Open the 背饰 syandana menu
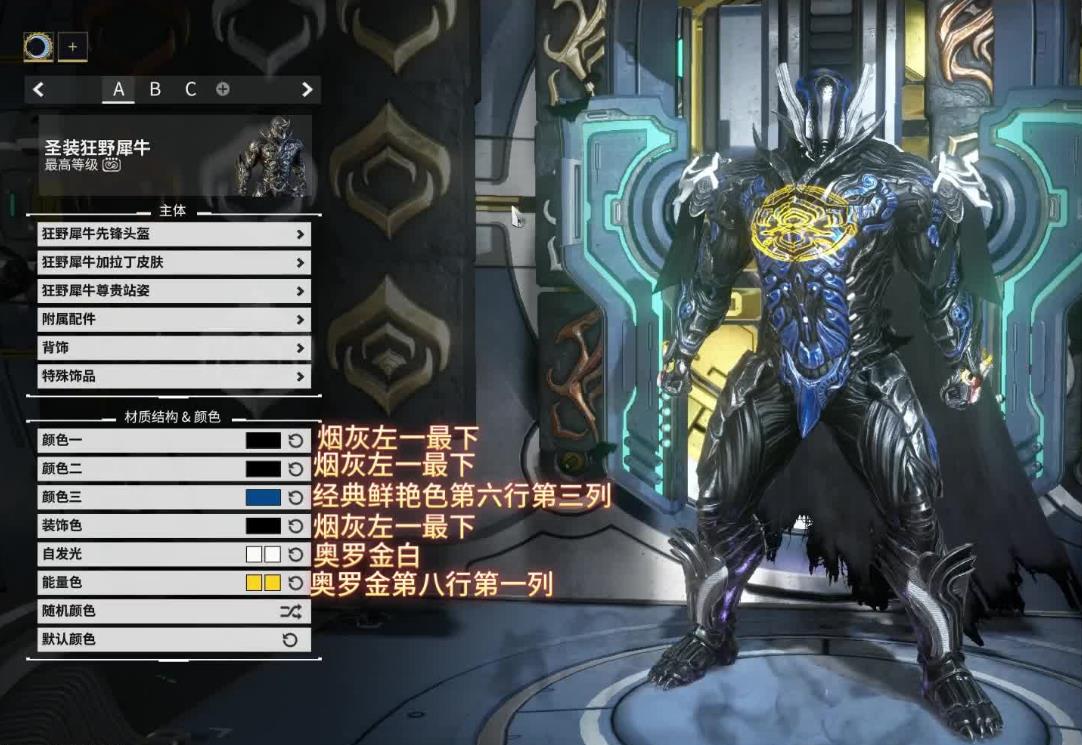 (172, 348)
